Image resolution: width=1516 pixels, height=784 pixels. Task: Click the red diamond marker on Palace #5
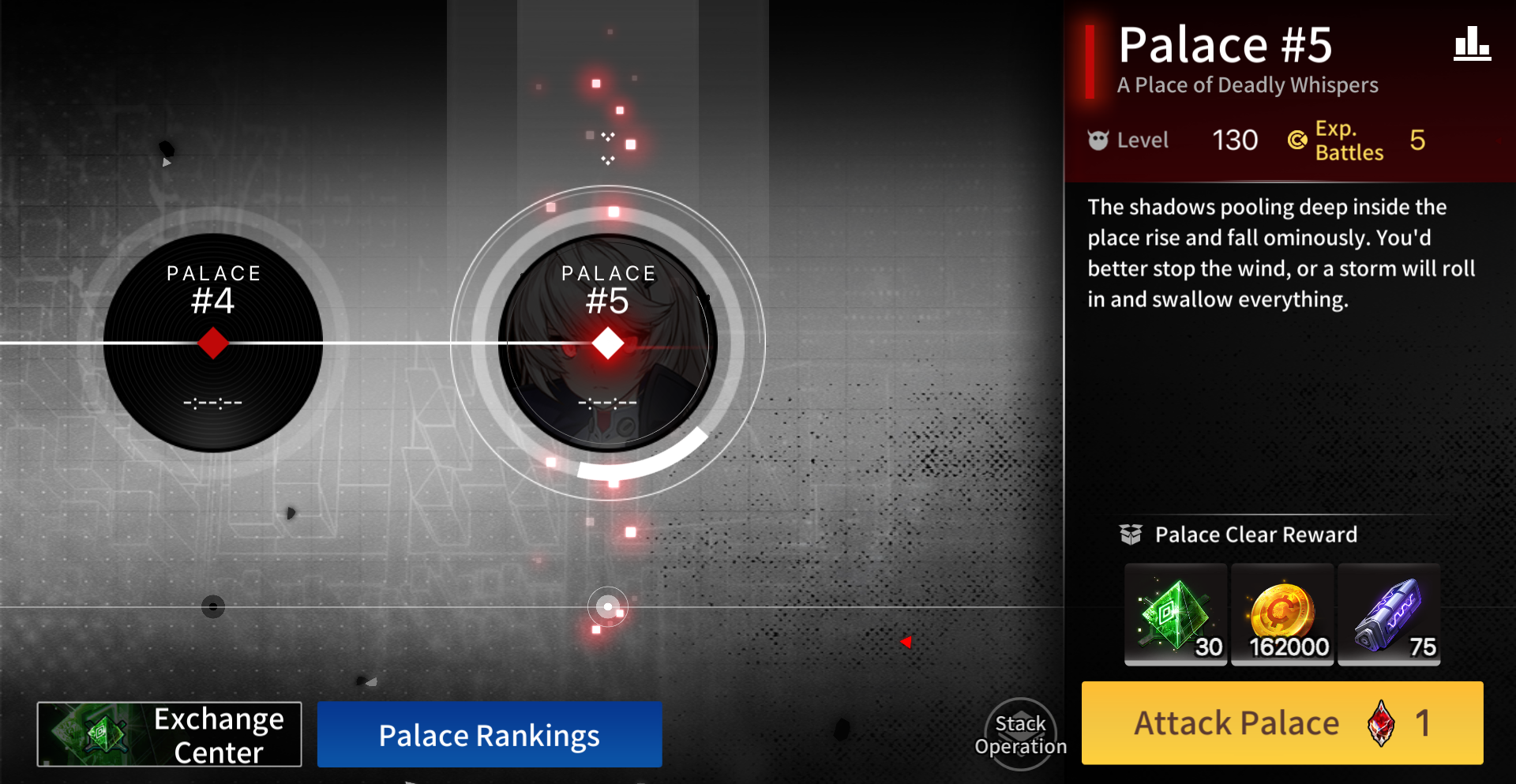pyautogui.click(x=608, y=342)
